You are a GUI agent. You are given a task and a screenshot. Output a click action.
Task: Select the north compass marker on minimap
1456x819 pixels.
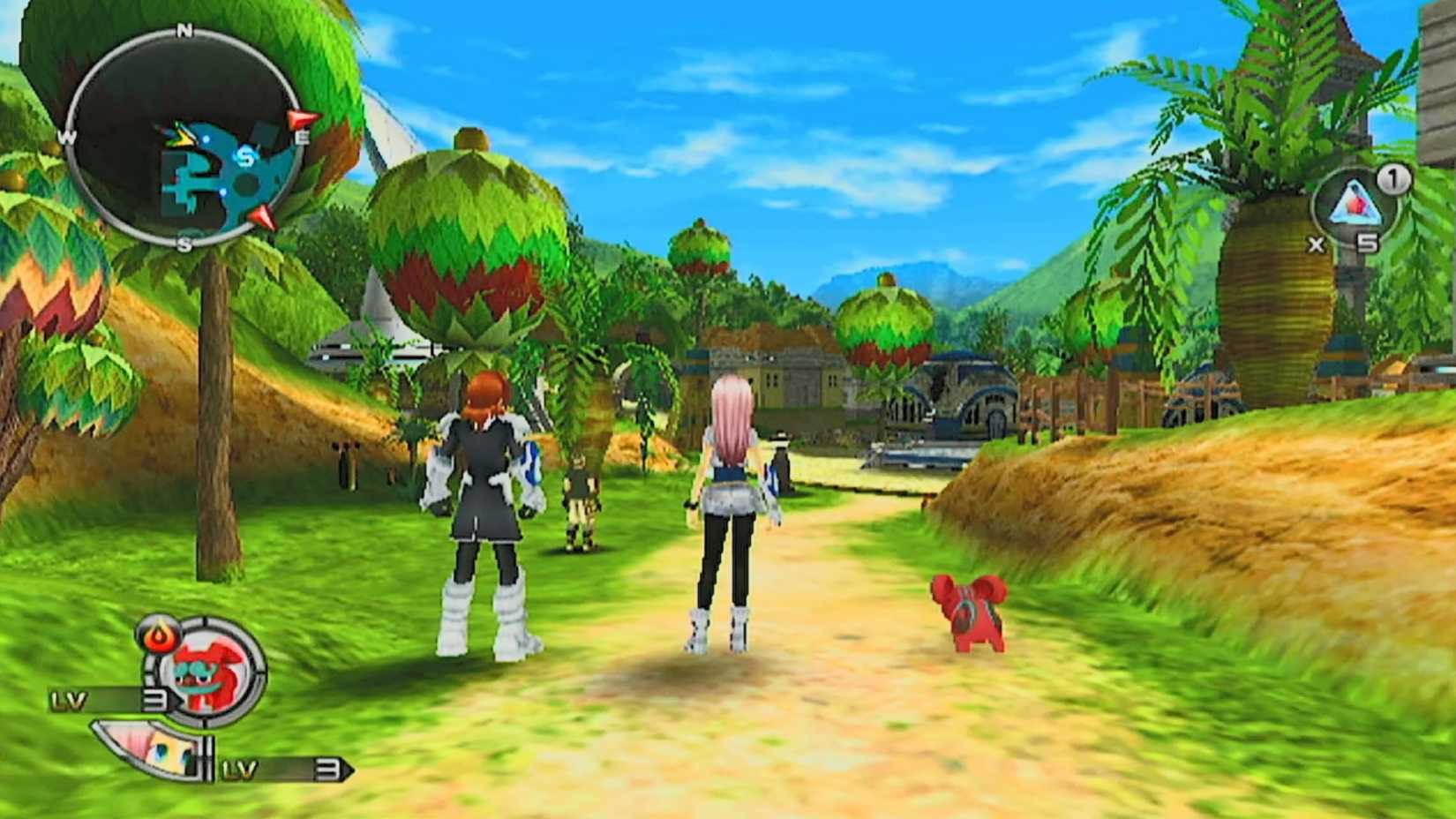coord(184,29)
